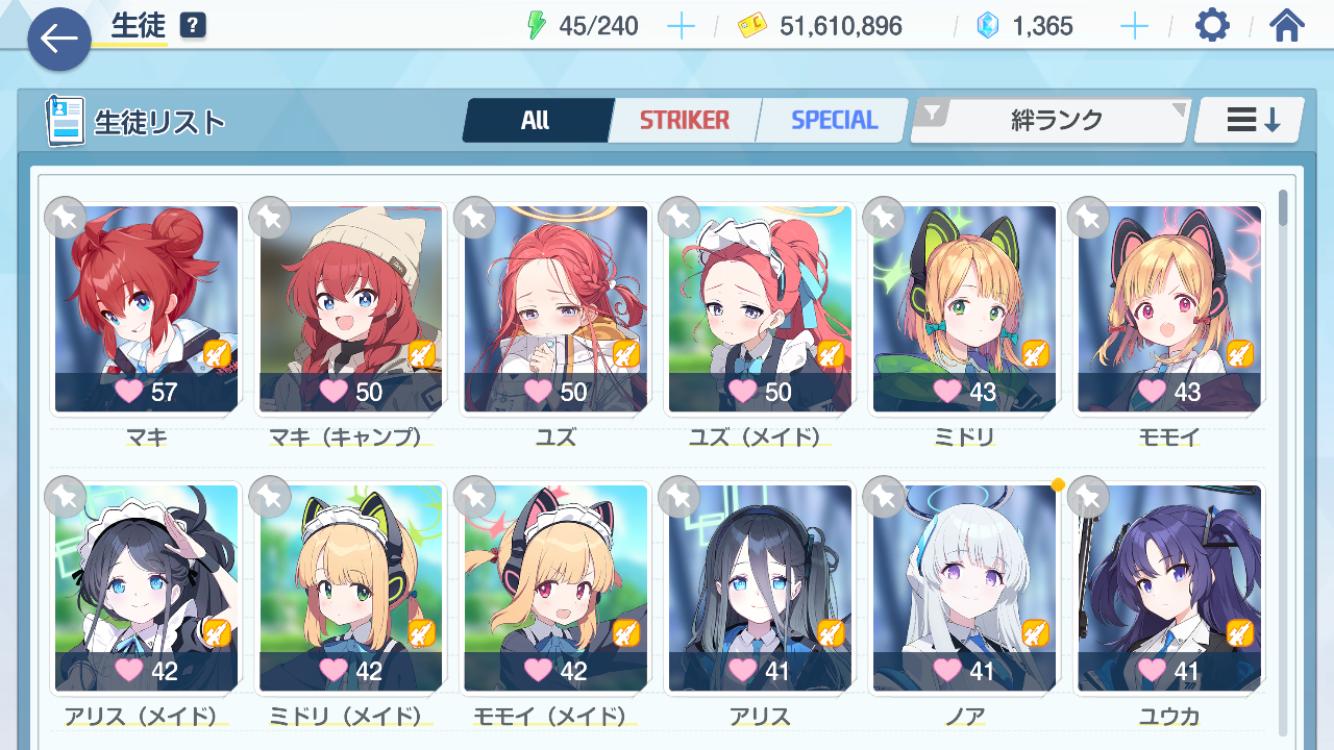Switch to the STRIKER tab
Screen dimensions: 1334x750
[x=685, y=121]
